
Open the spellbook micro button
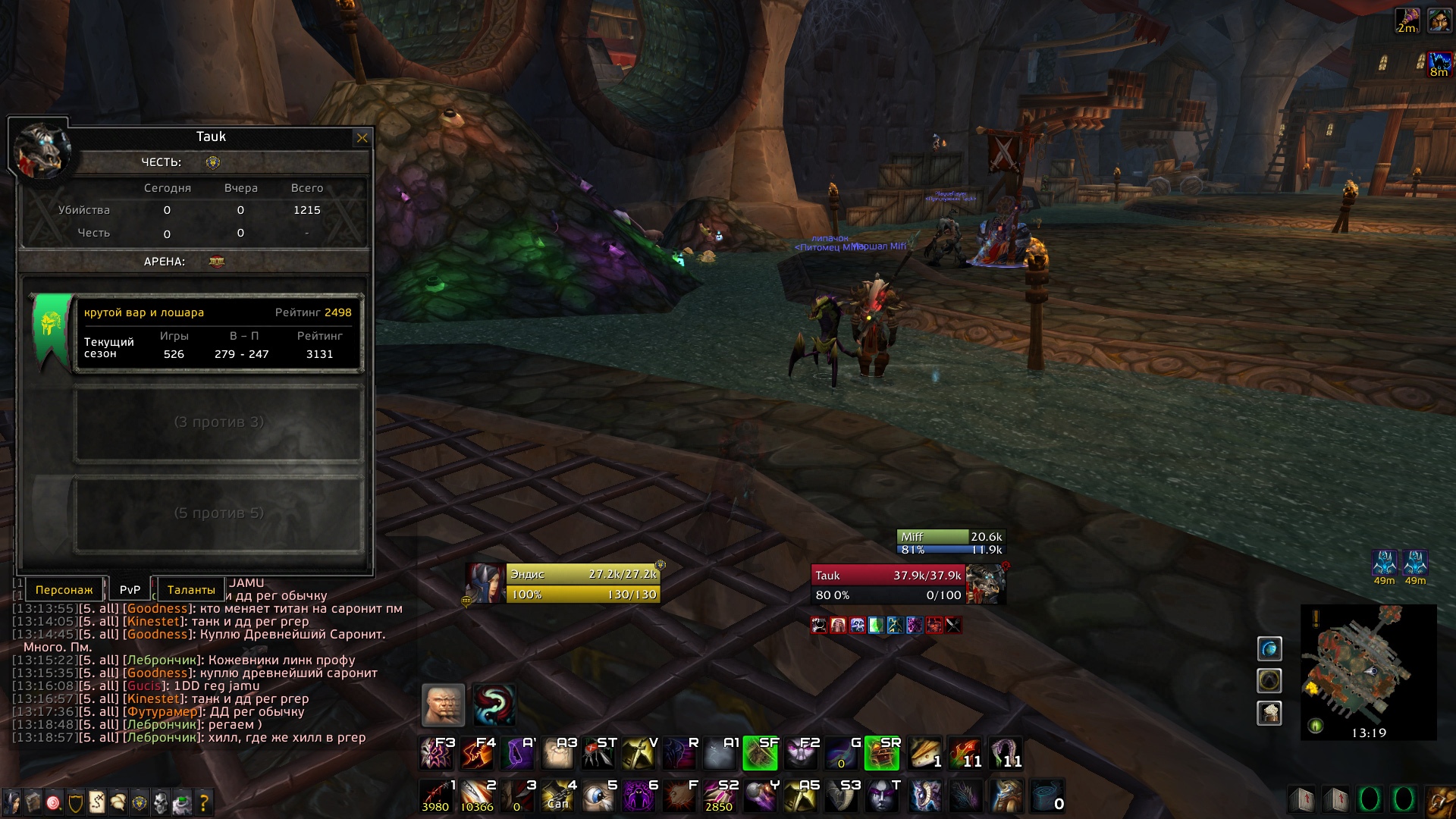(33, 802)
